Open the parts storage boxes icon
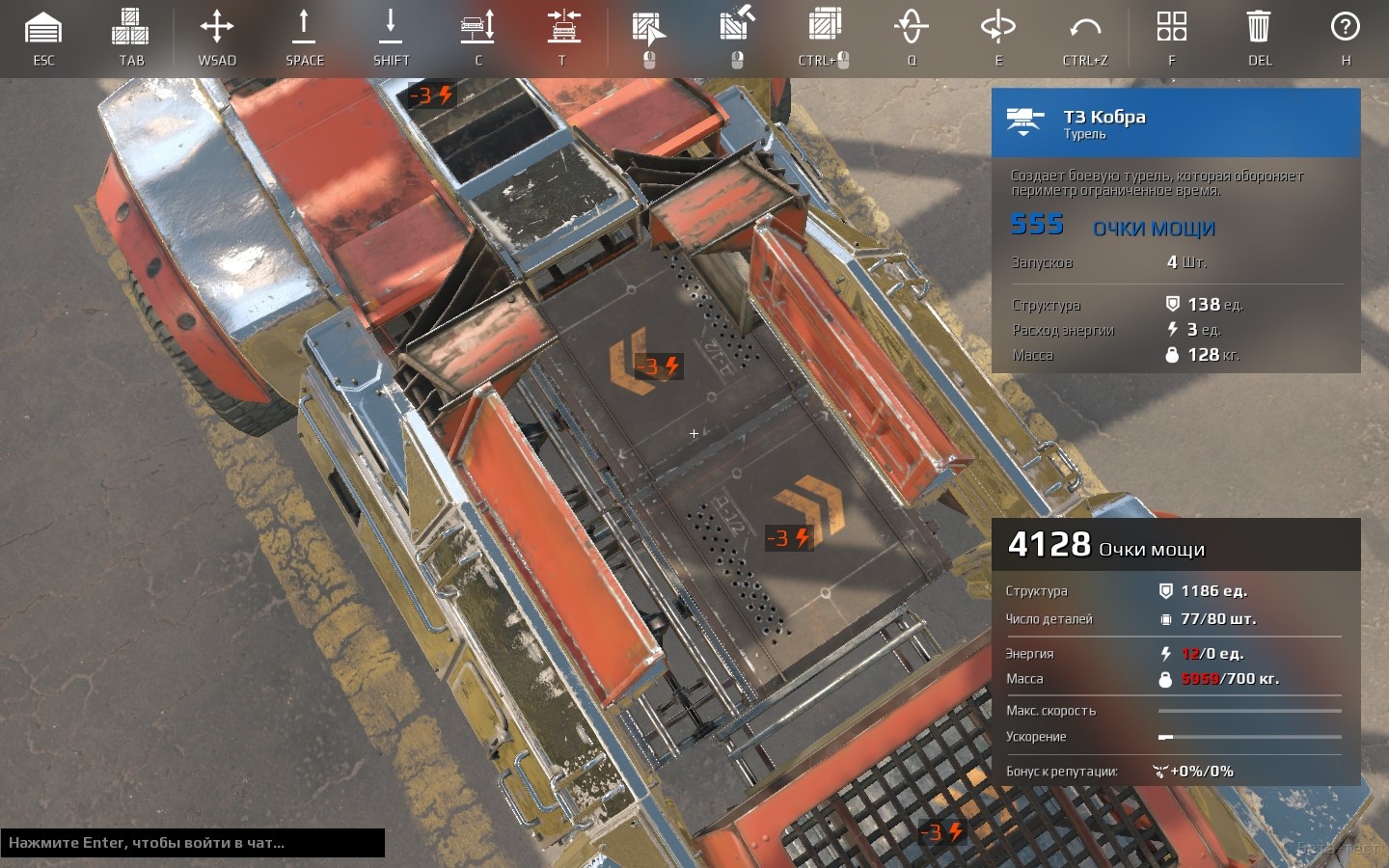This screenshot has height=868, width=1389. pos(130,29)
